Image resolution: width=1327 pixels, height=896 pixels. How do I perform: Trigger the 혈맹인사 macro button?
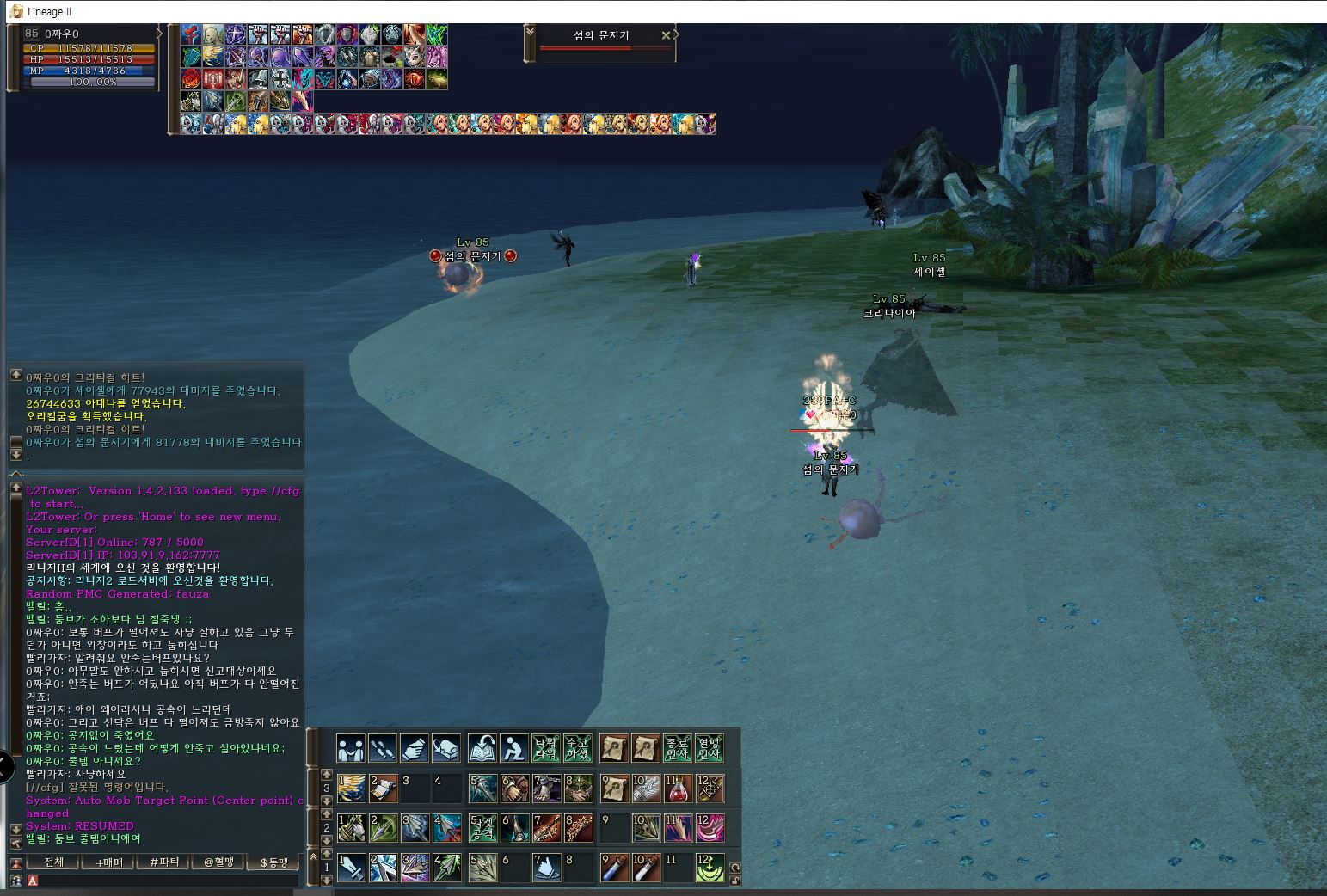pos(710,748)
